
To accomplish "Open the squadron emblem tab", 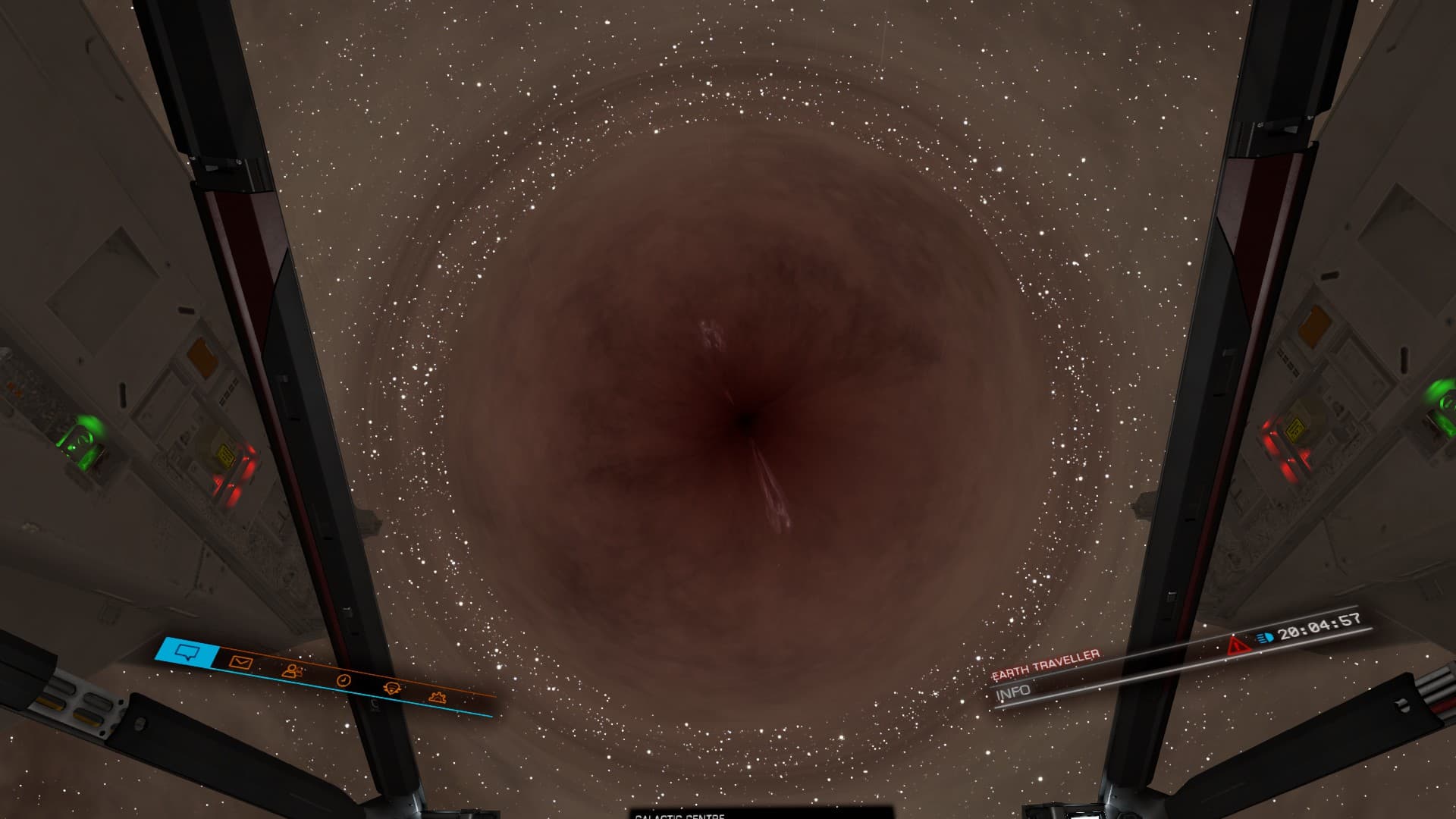I will coord(393,689).
